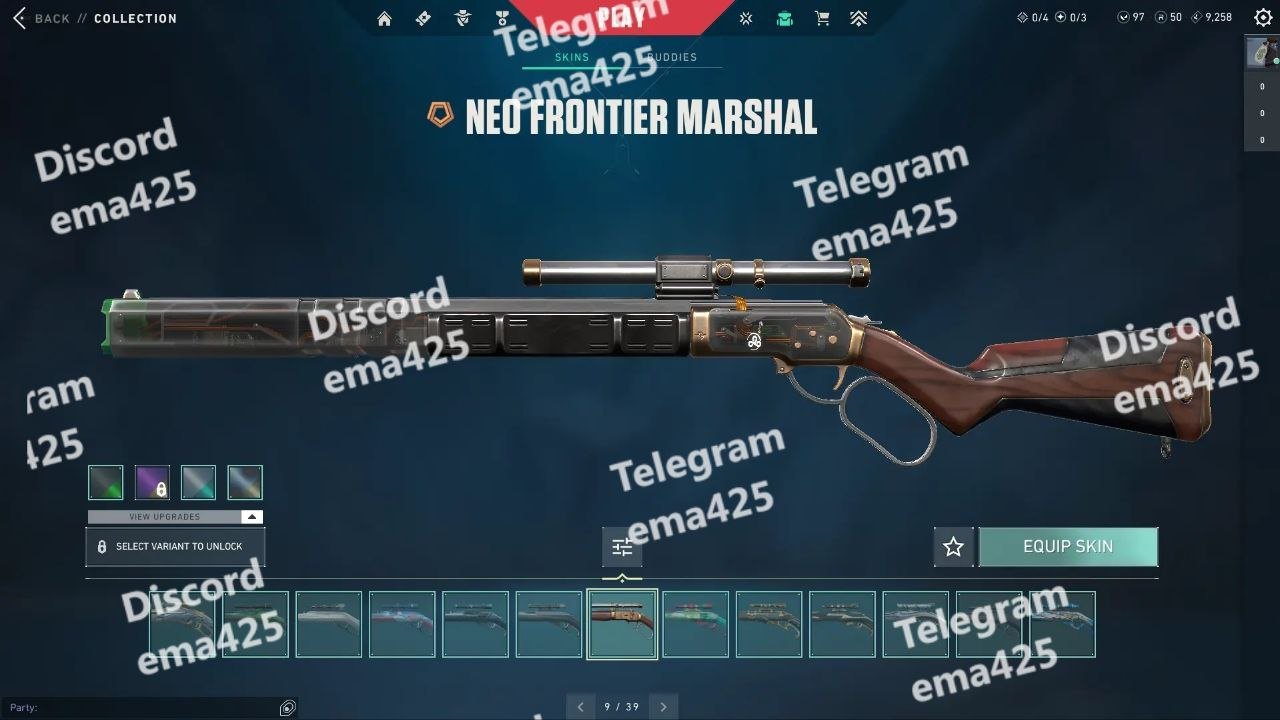
Task: Go back to the Collection screen
Action: click(x=42, y=18)
